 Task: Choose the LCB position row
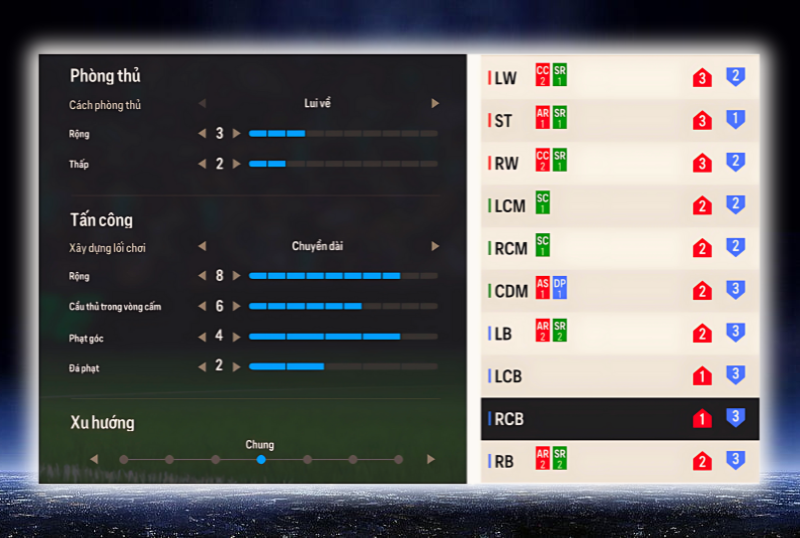click(618, 376)
